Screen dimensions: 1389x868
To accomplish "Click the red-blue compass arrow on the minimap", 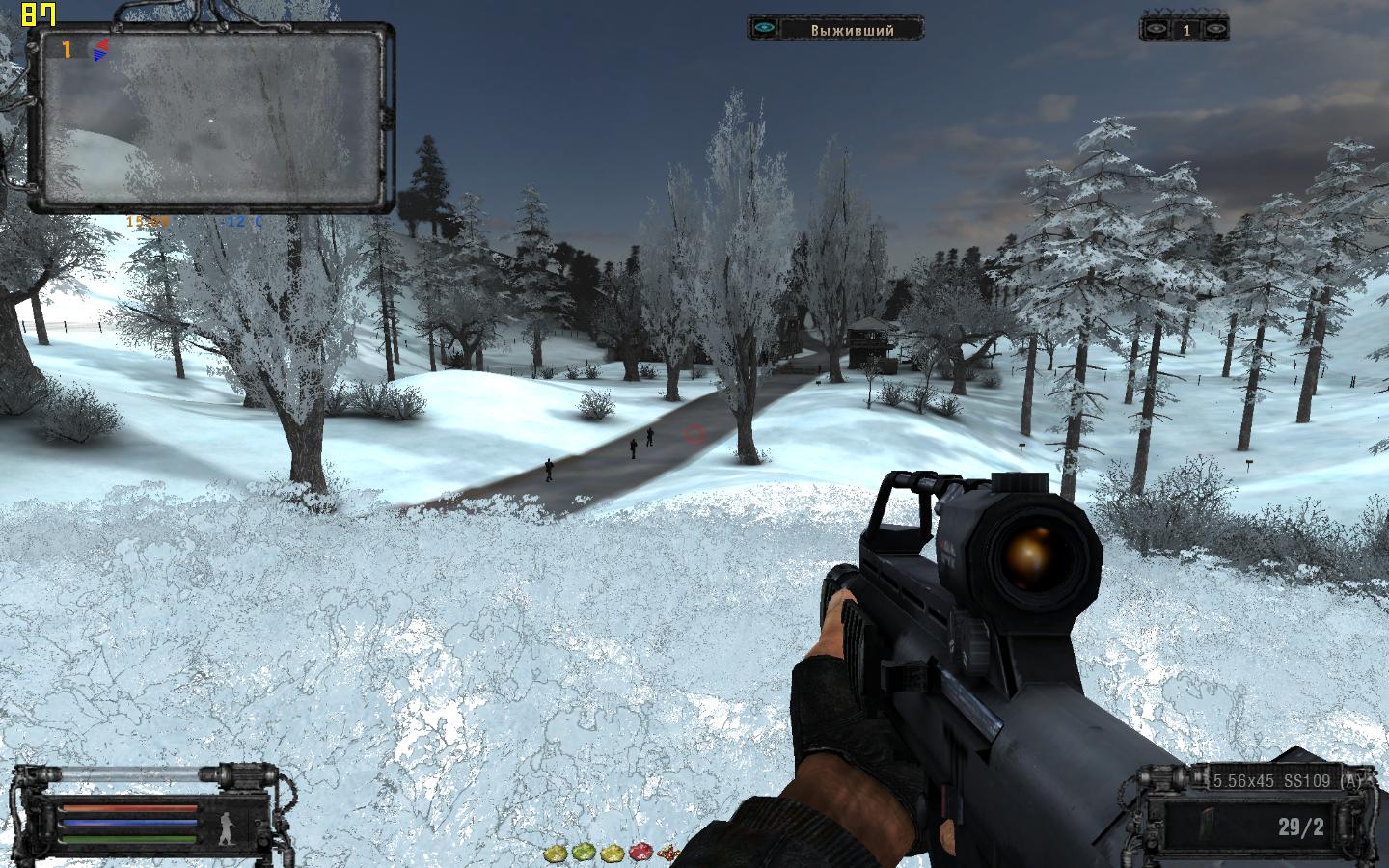I will tap(99, 49).
